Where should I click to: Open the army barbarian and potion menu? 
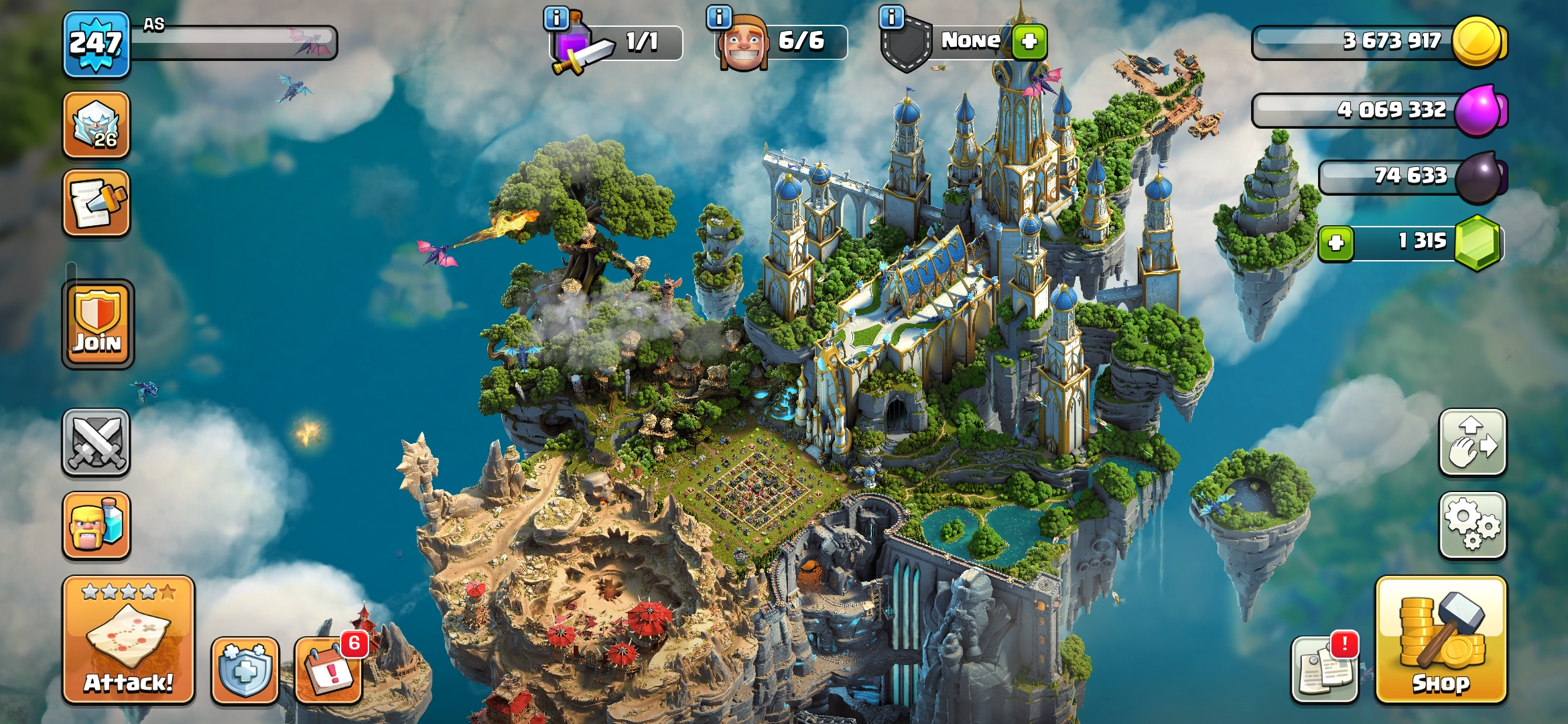[96, 526]
